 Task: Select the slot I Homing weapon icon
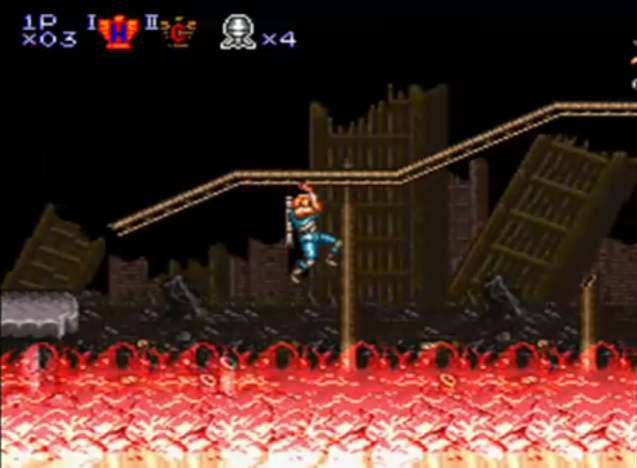click(x=119, y=31)
